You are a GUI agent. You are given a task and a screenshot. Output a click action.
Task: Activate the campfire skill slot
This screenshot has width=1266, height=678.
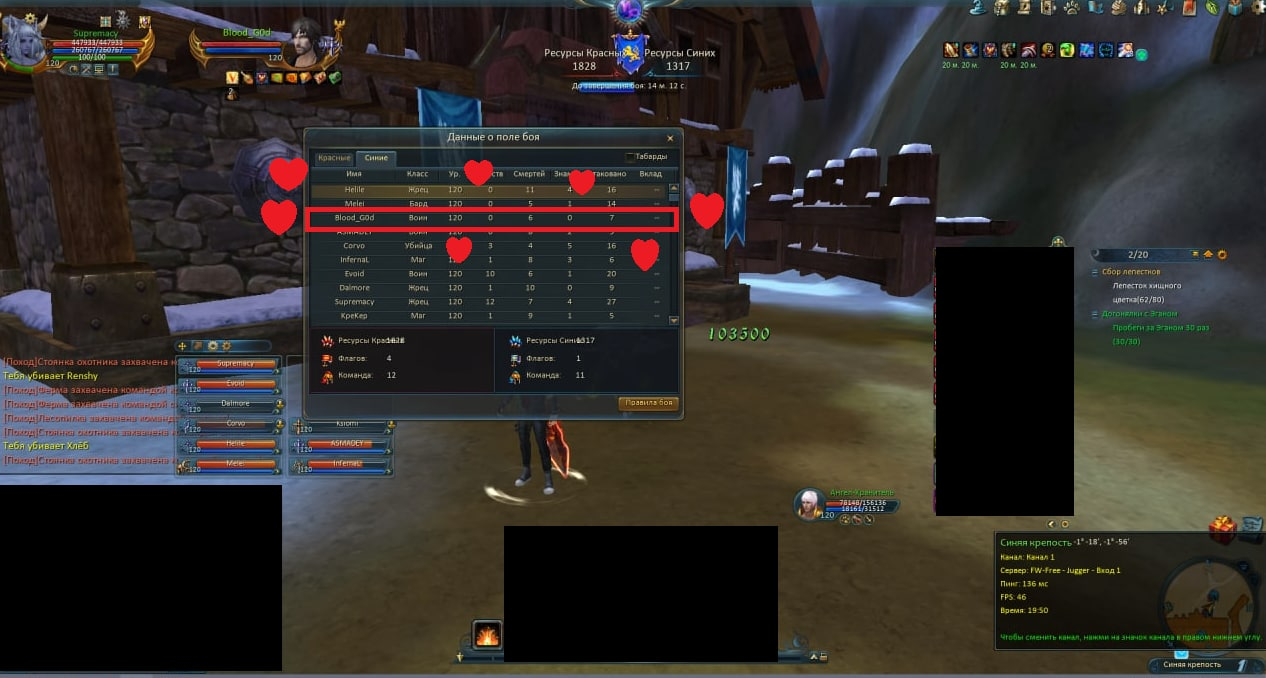[487, 635]
